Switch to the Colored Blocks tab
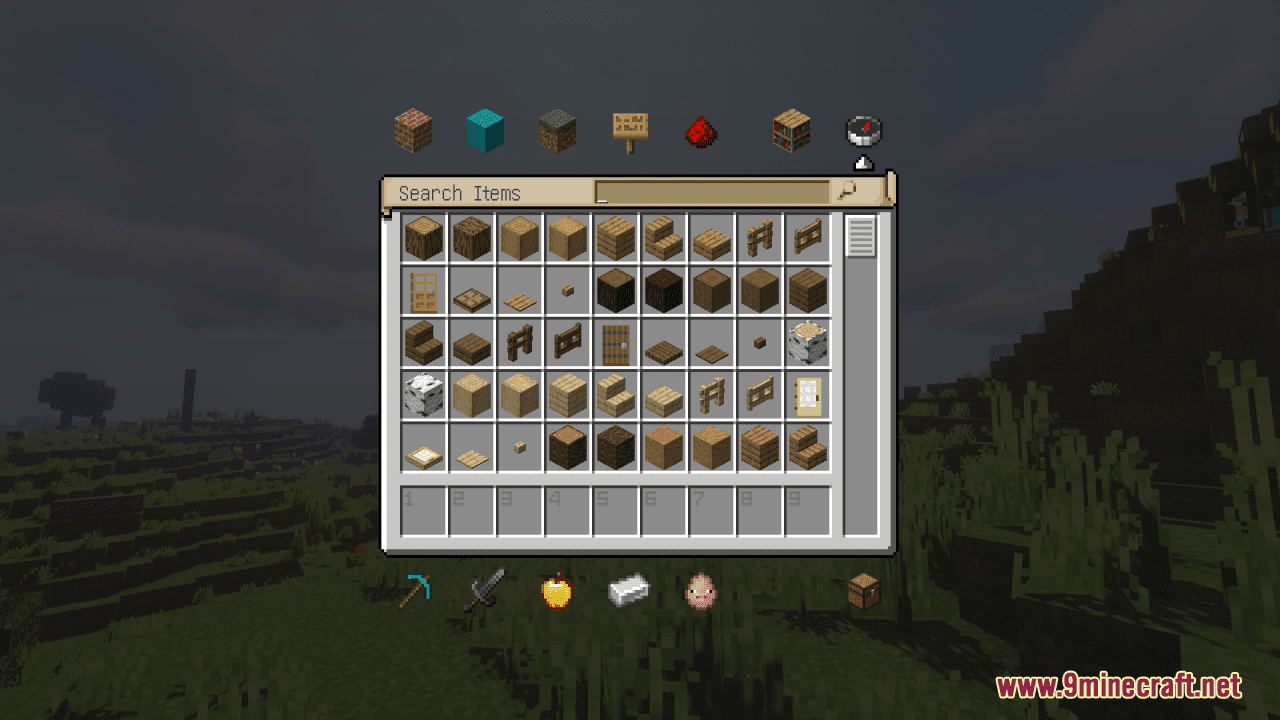 pyautogui.click(x=485, y=130)
